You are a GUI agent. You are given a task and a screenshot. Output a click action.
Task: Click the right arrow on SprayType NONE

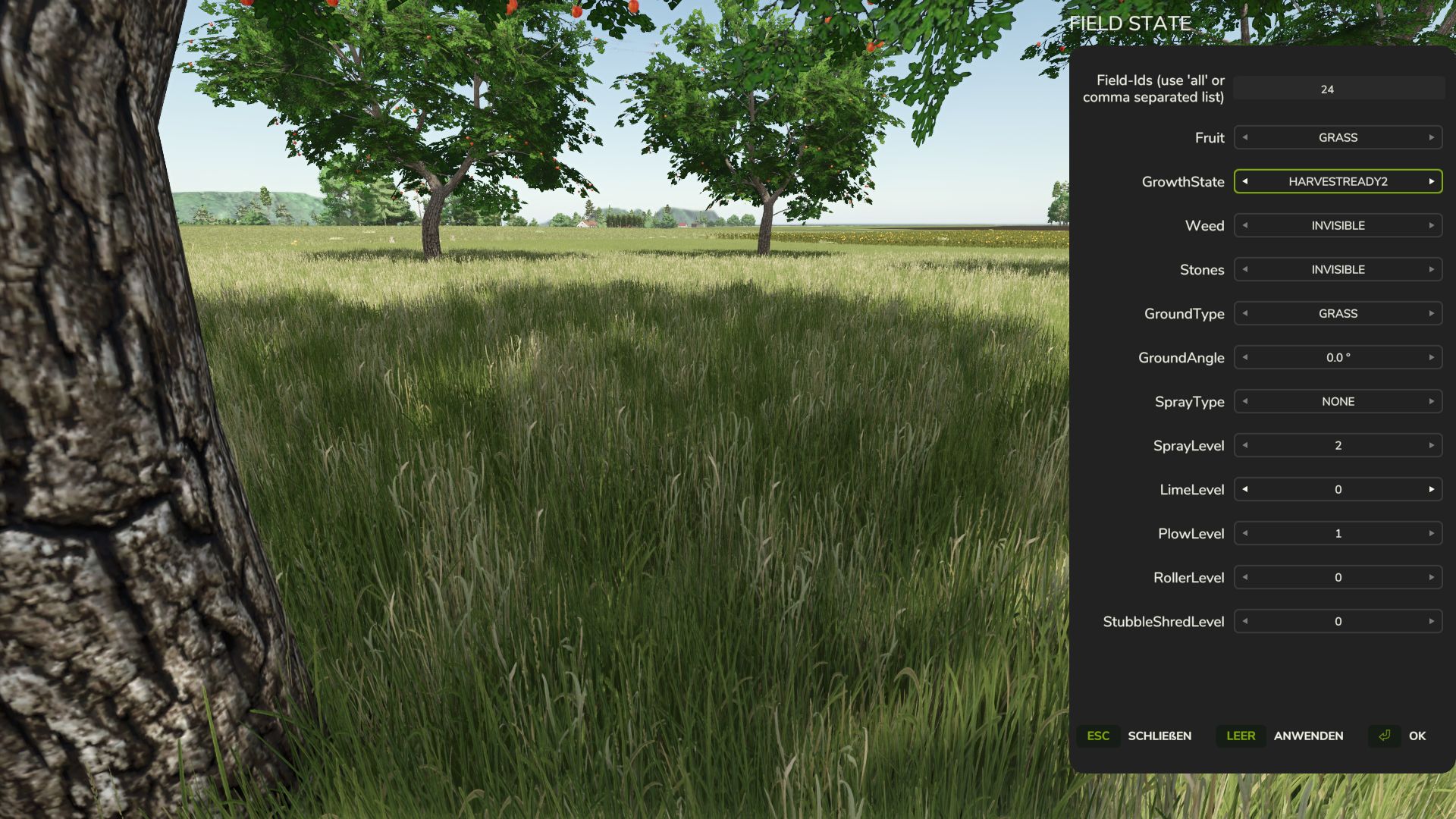point(1430,401)
